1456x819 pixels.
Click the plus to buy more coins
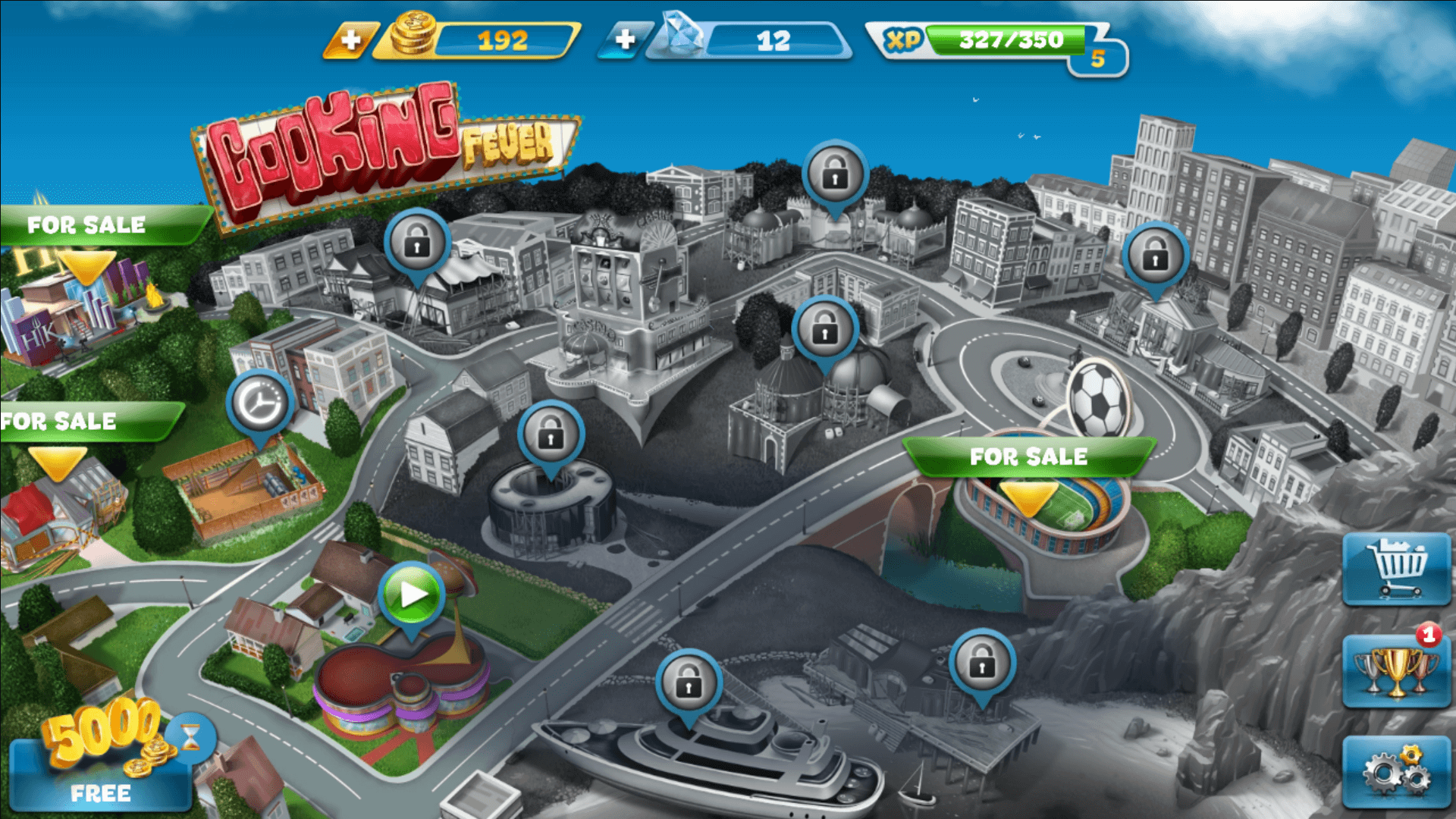[x=350, y=39]
